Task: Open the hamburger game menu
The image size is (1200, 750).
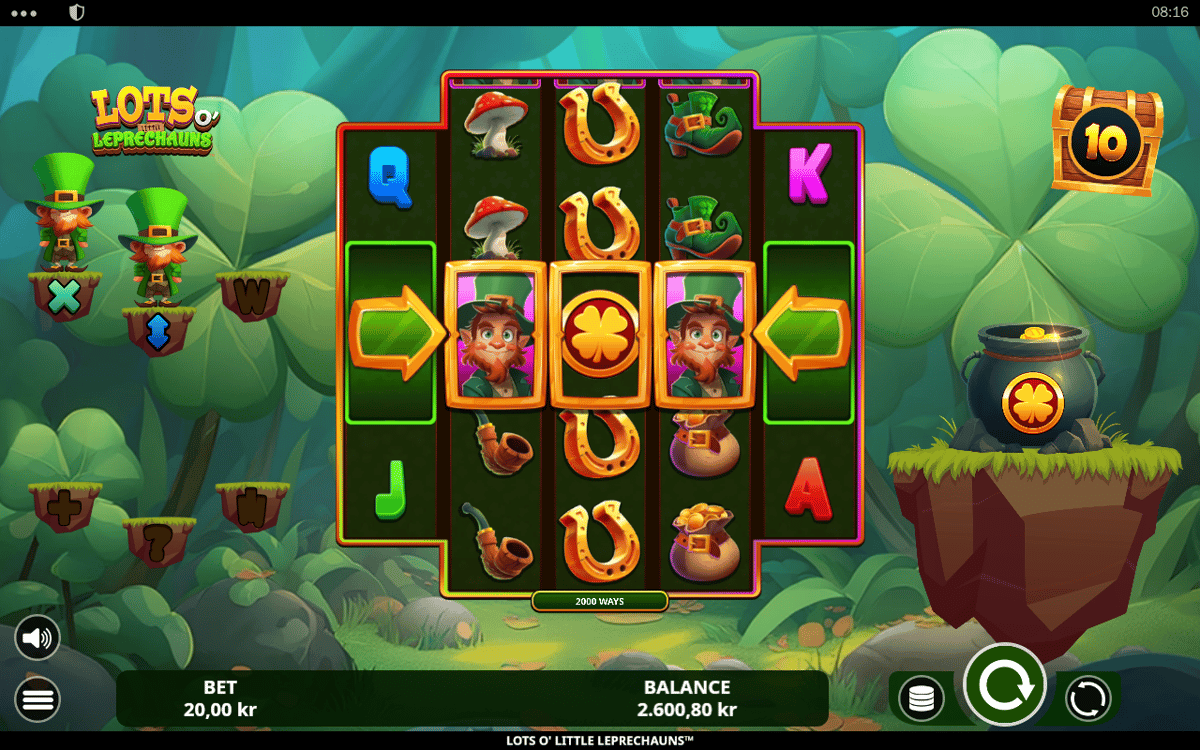Action: click(37, 699)
